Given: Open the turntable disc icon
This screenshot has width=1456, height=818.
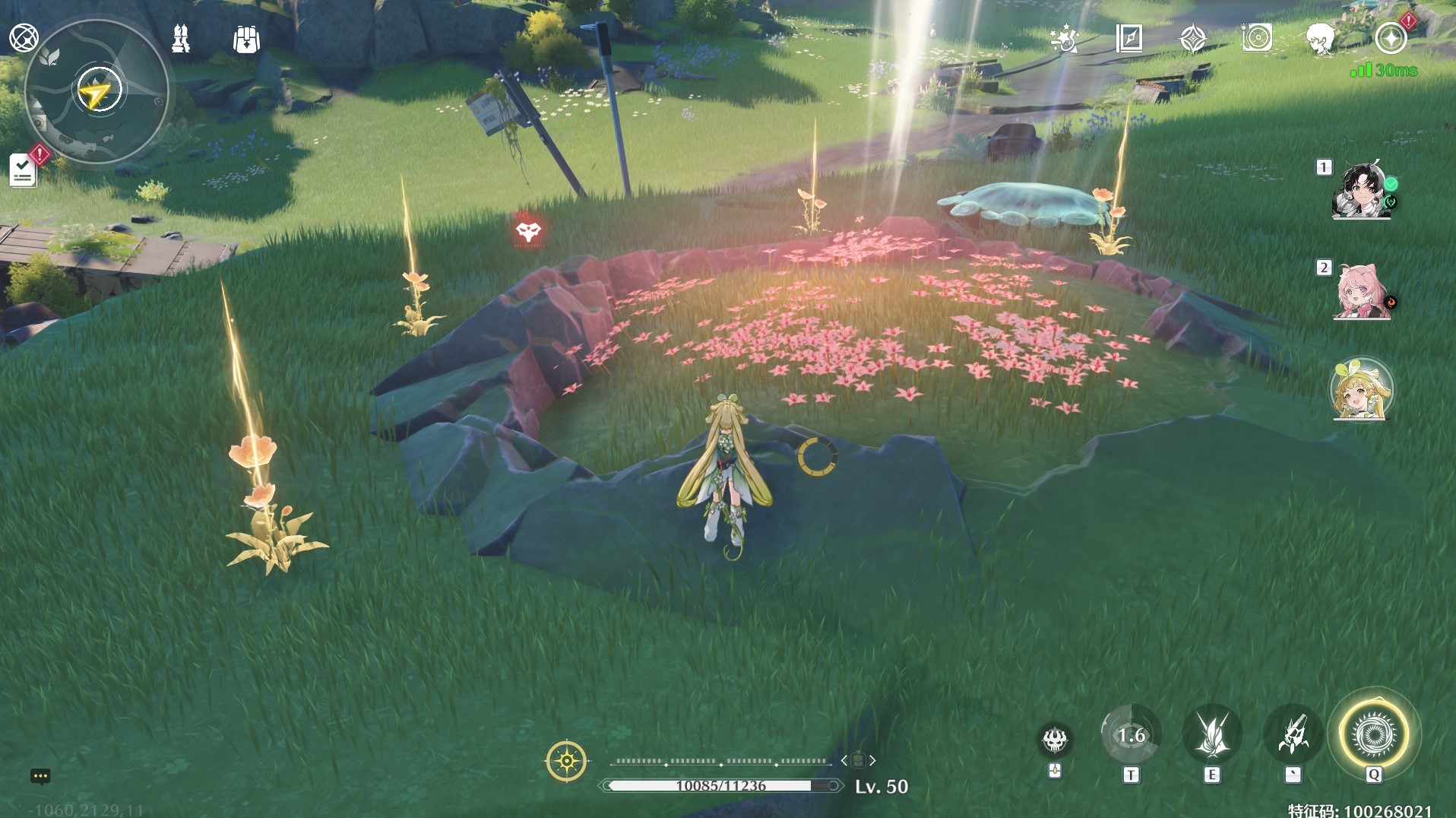Looking at the screenshot, I should pyautogui.click(x=1257, y=38).
